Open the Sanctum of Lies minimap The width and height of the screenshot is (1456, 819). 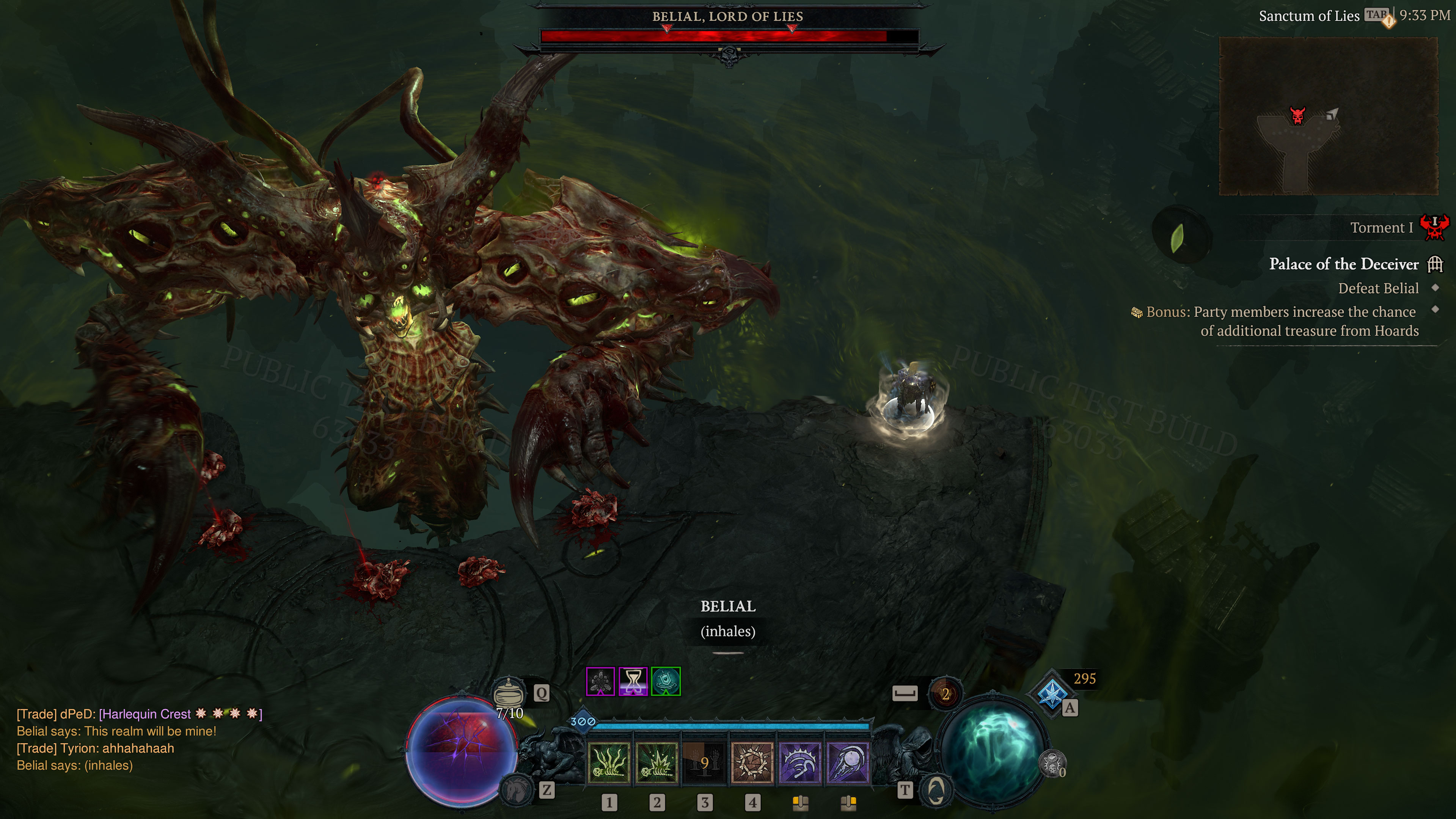click(x=1328, y=116)
